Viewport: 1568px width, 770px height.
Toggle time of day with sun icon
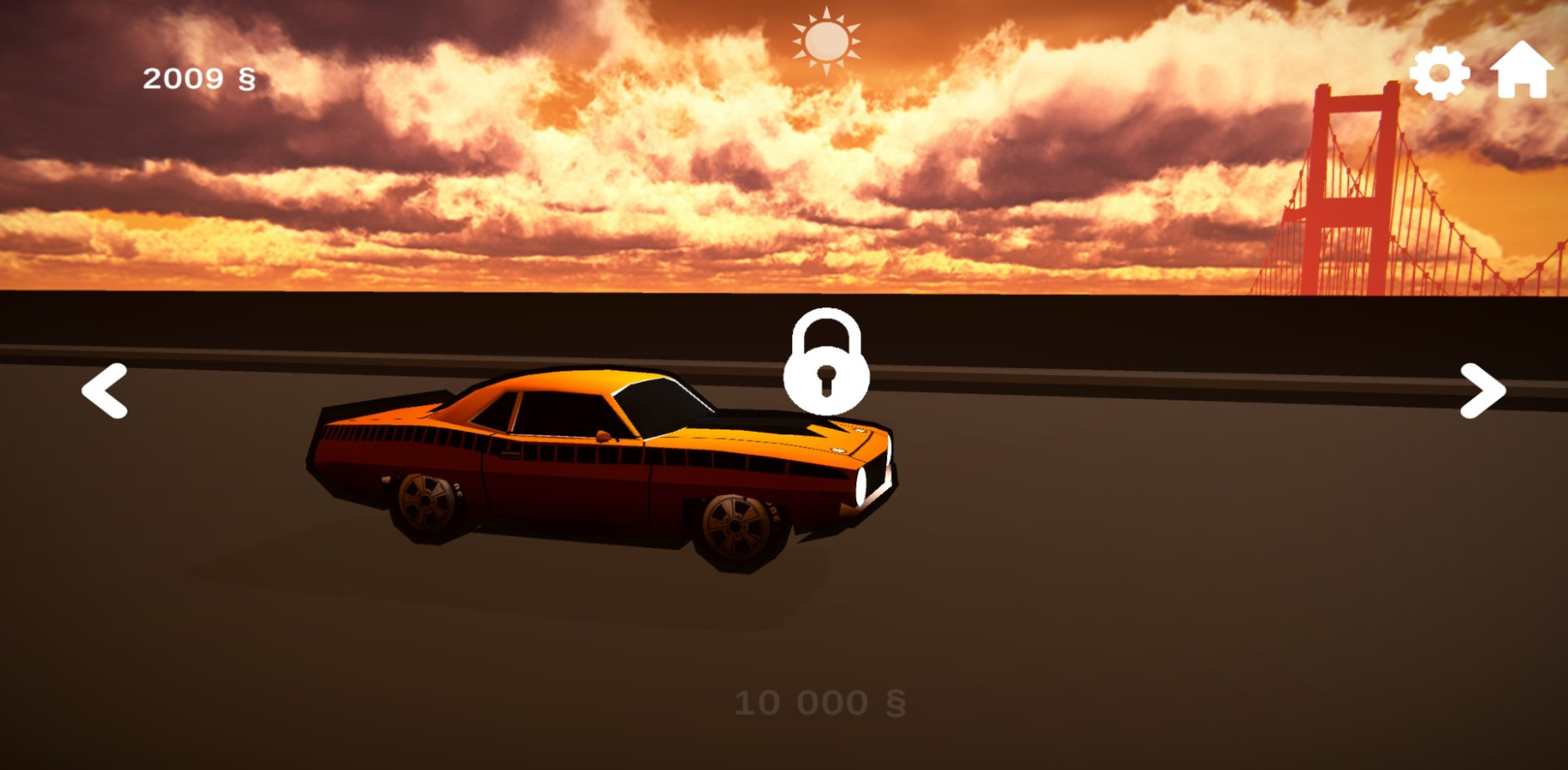(826, 40)
